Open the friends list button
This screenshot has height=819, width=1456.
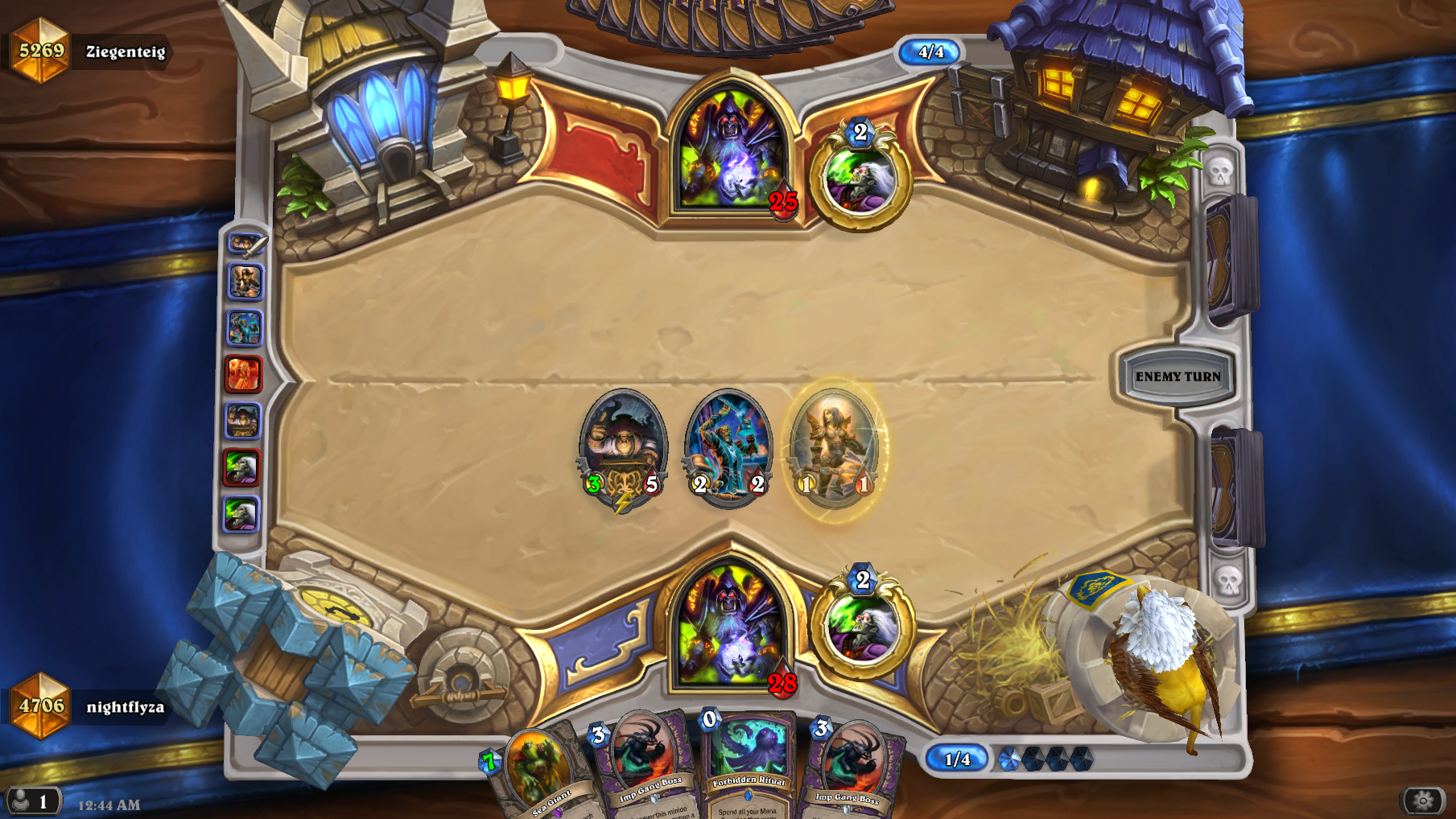point(31,801)
